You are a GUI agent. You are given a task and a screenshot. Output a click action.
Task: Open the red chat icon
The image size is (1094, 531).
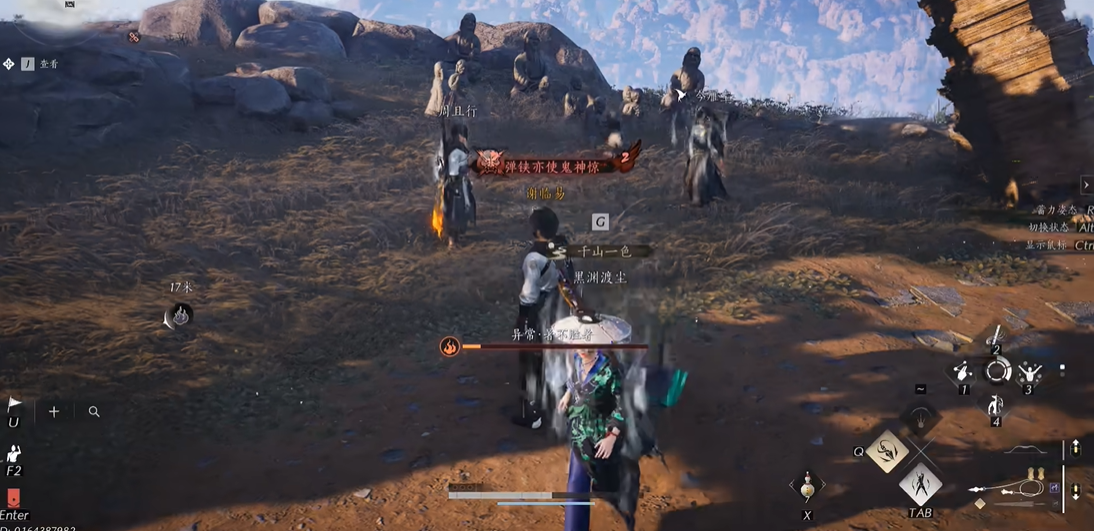(13, 498)
